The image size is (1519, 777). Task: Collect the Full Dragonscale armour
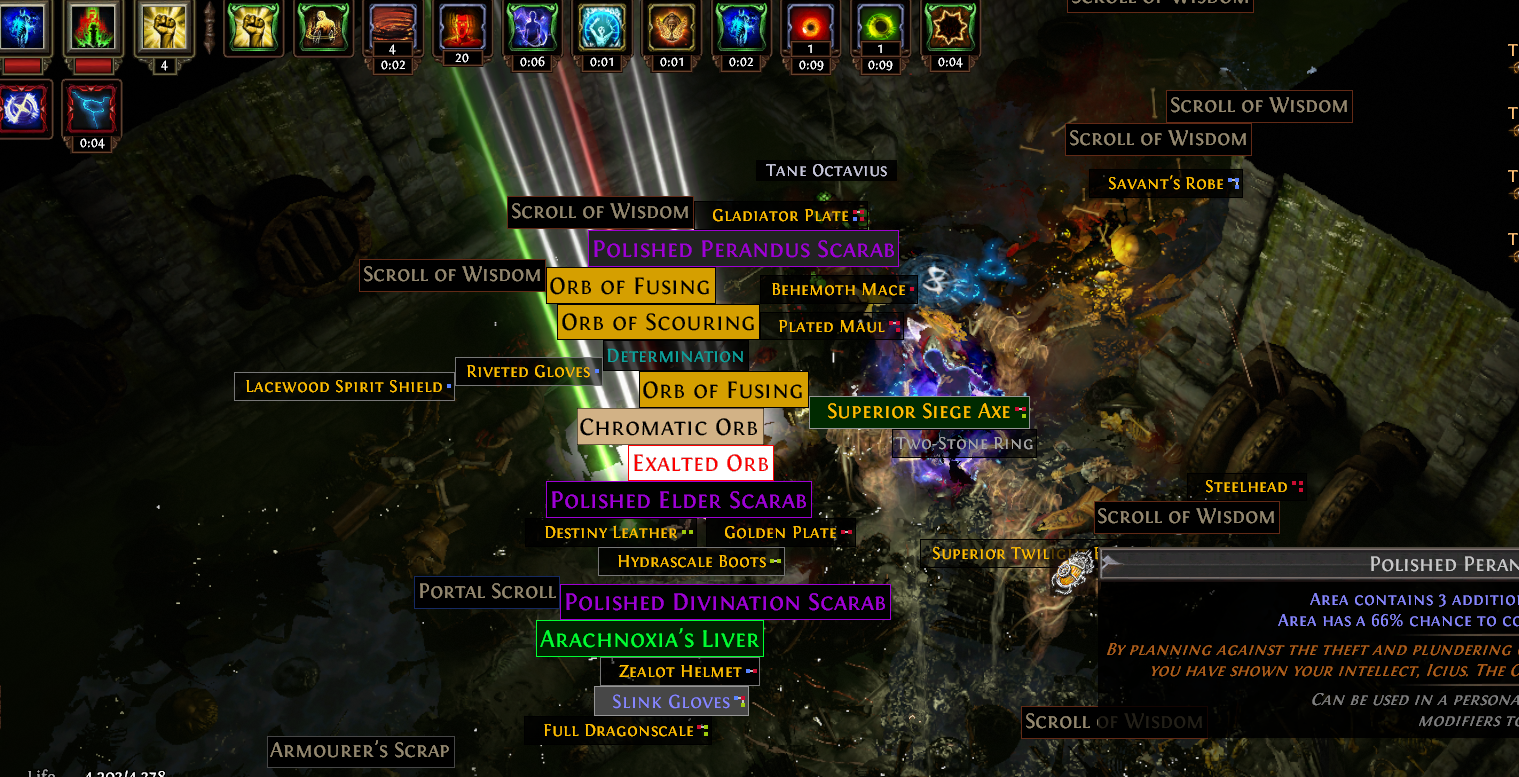(x=618, y=731)
